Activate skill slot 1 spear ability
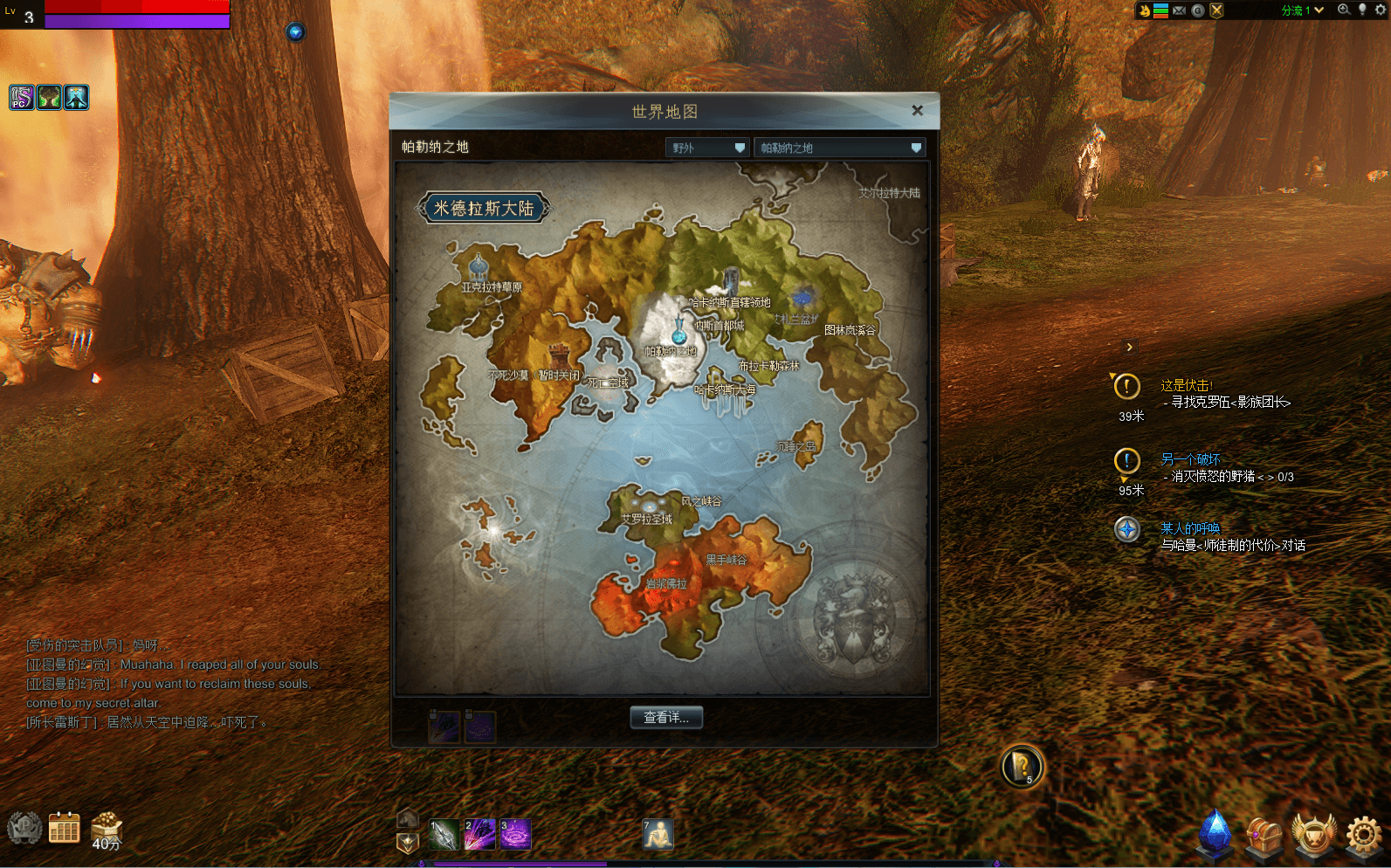 [x=444, y=835]
